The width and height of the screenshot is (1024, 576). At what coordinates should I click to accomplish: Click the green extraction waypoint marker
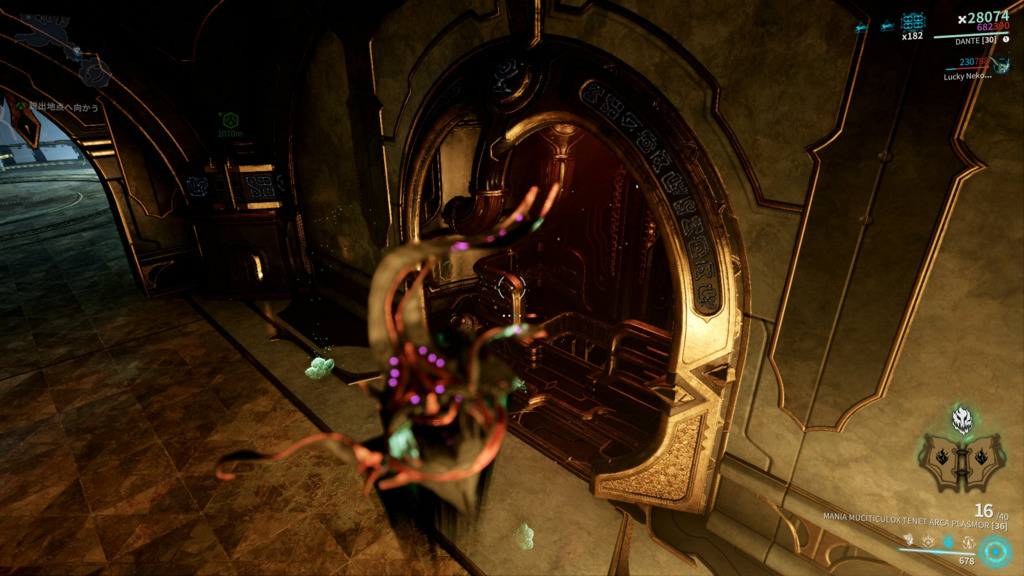(230, 119)
